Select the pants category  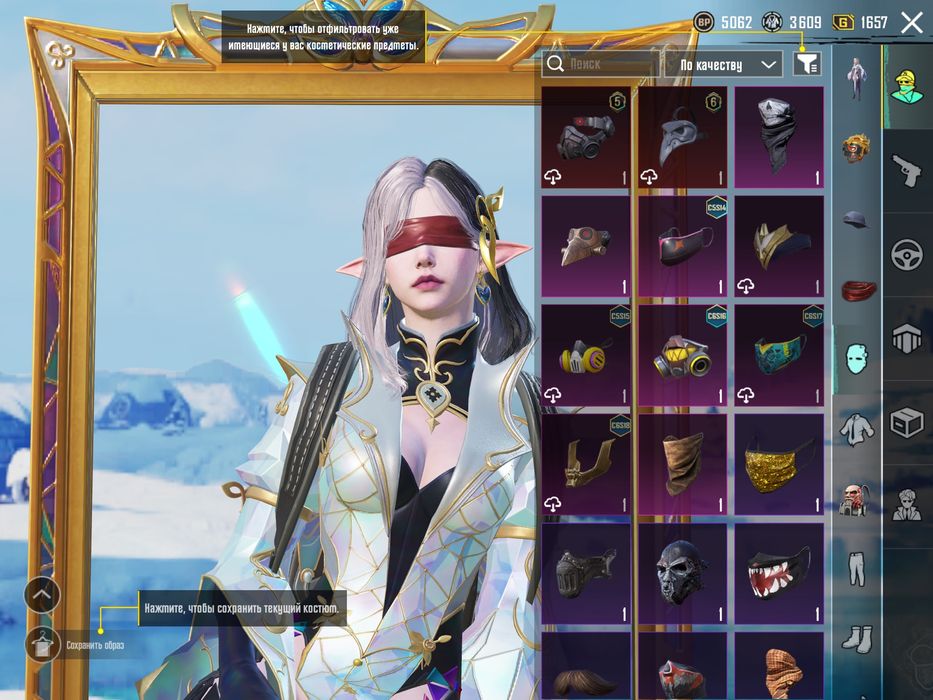pos(856,567)
